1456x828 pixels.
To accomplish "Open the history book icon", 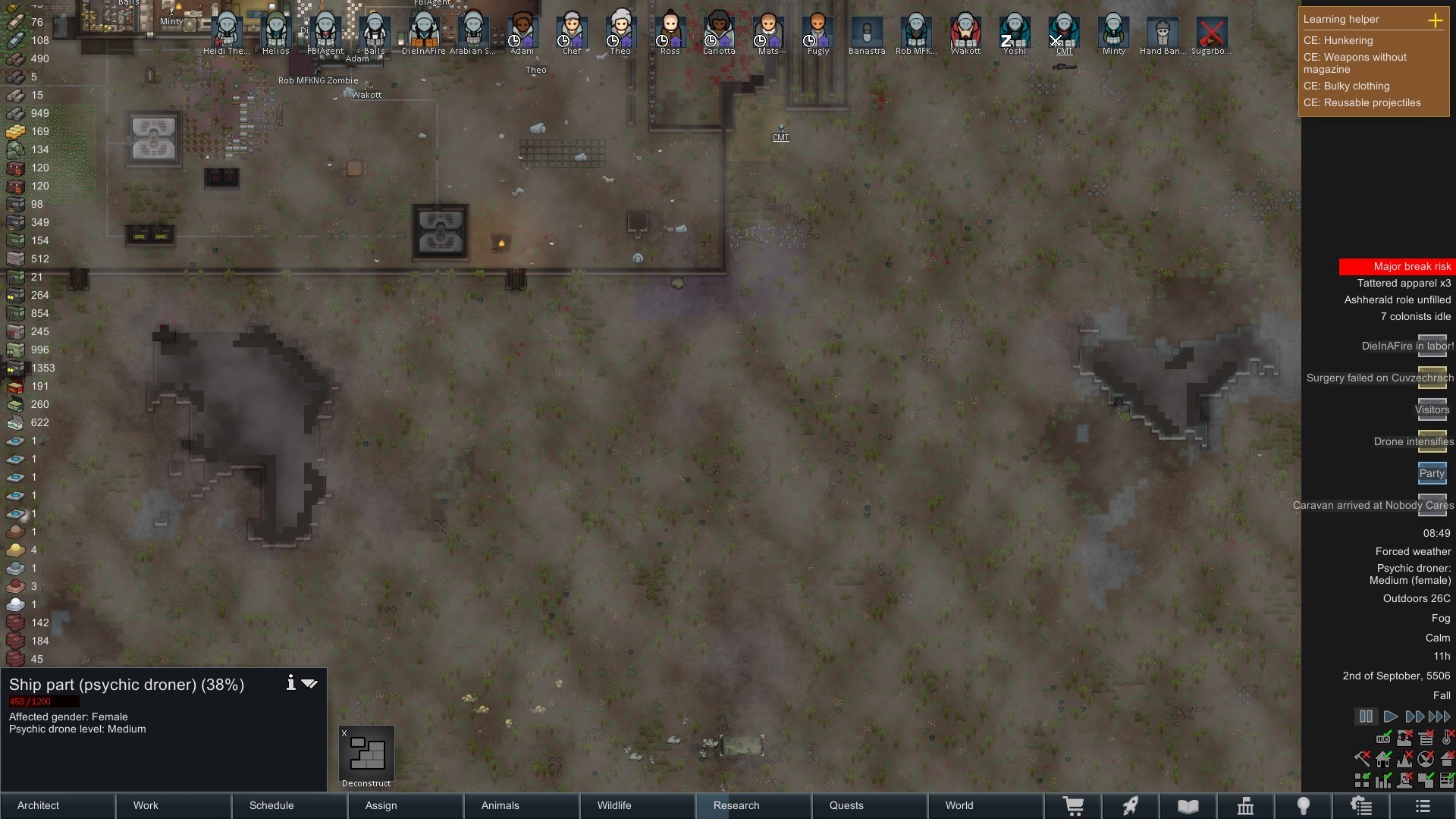I will point(1187,806).
